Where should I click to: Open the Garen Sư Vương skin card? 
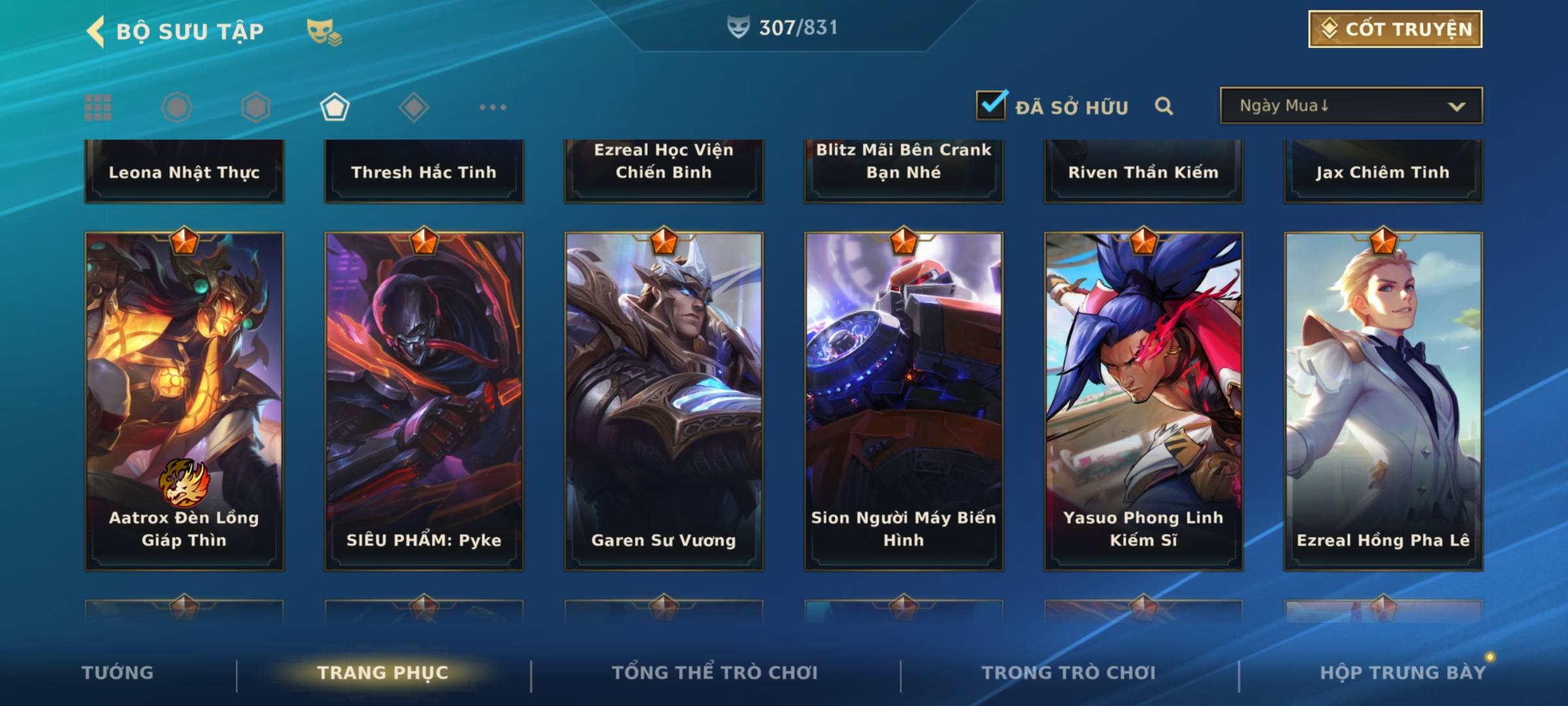point(664,401)
